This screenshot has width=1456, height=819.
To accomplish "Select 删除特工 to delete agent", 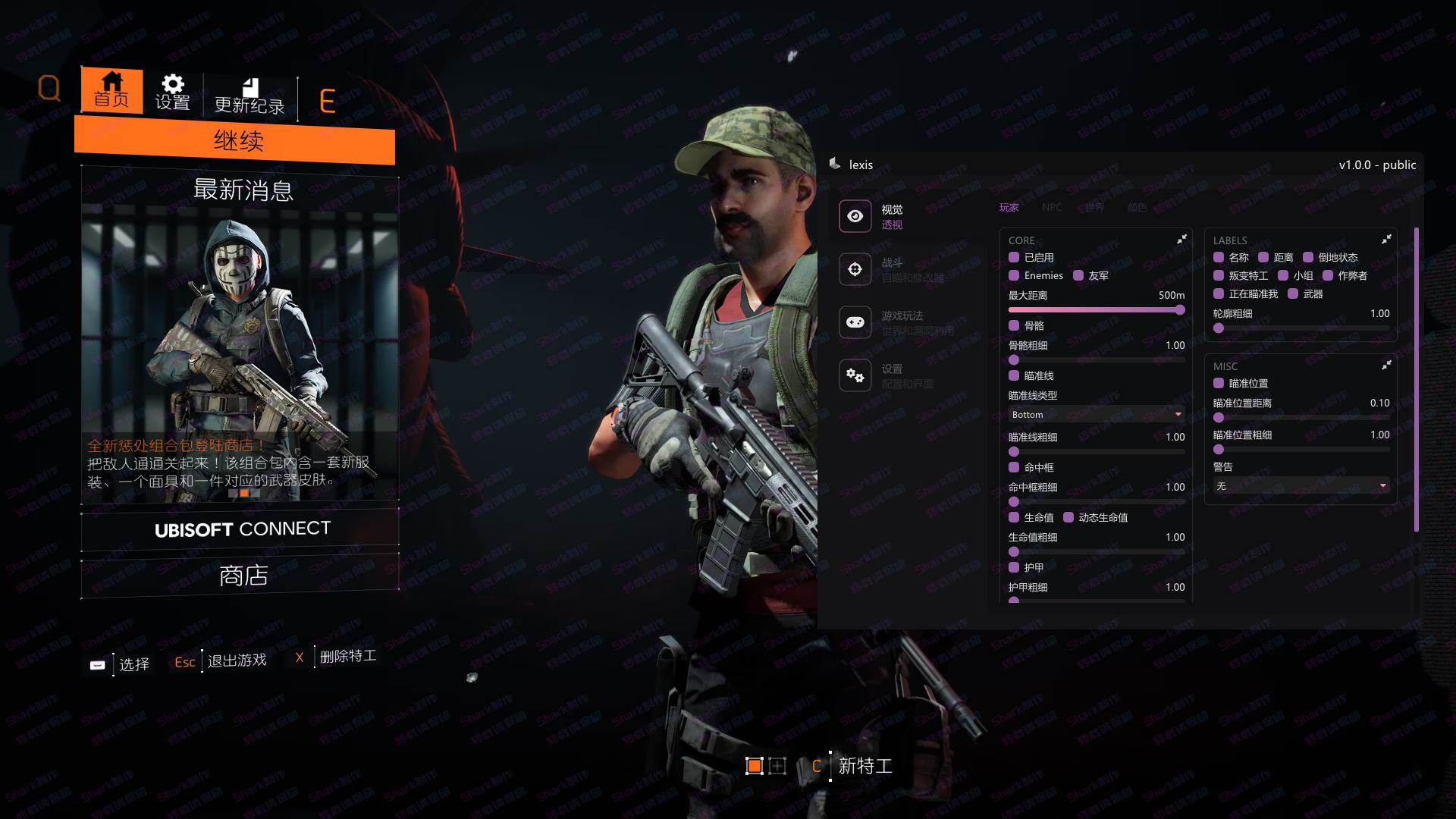I will point(347,657).
